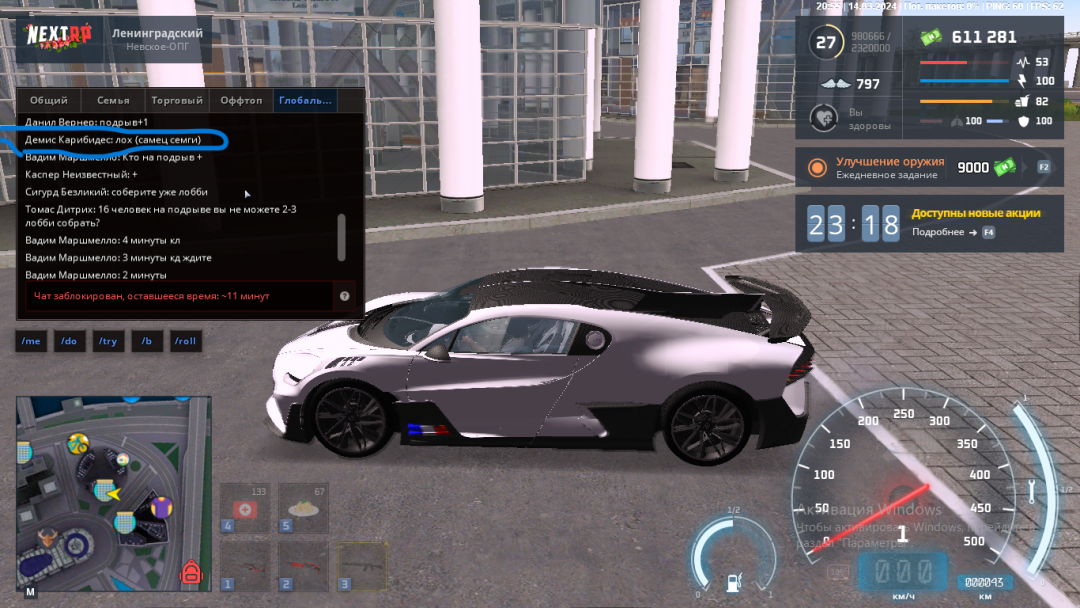Screen dimensions: 1080x608
Task: Use the /me chat command button
Action: click(31, 341)
